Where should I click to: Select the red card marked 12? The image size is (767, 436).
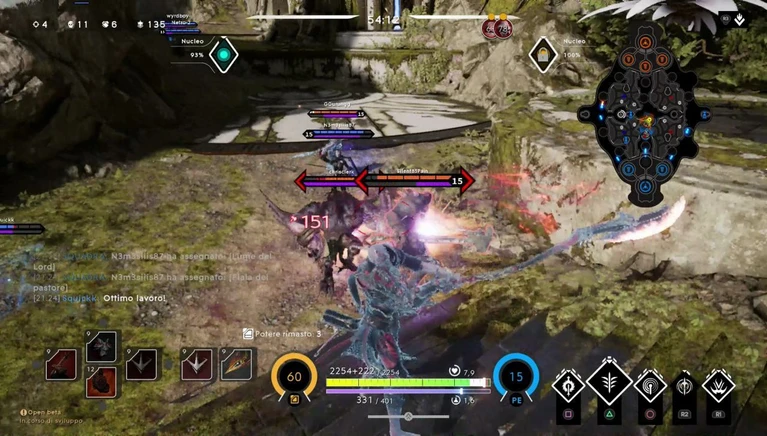point(102,381)
